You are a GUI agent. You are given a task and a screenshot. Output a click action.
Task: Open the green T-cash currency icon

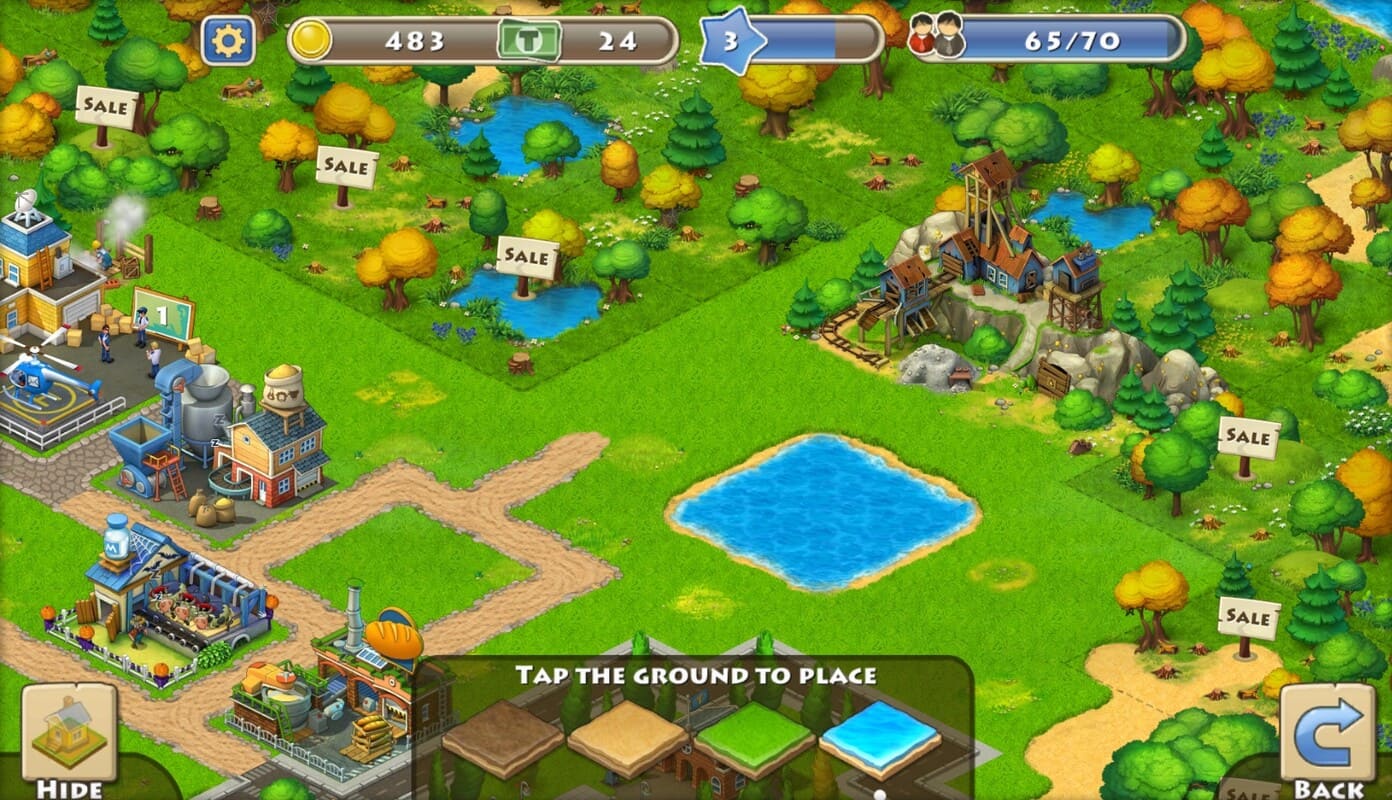click(x=529, y=41)
